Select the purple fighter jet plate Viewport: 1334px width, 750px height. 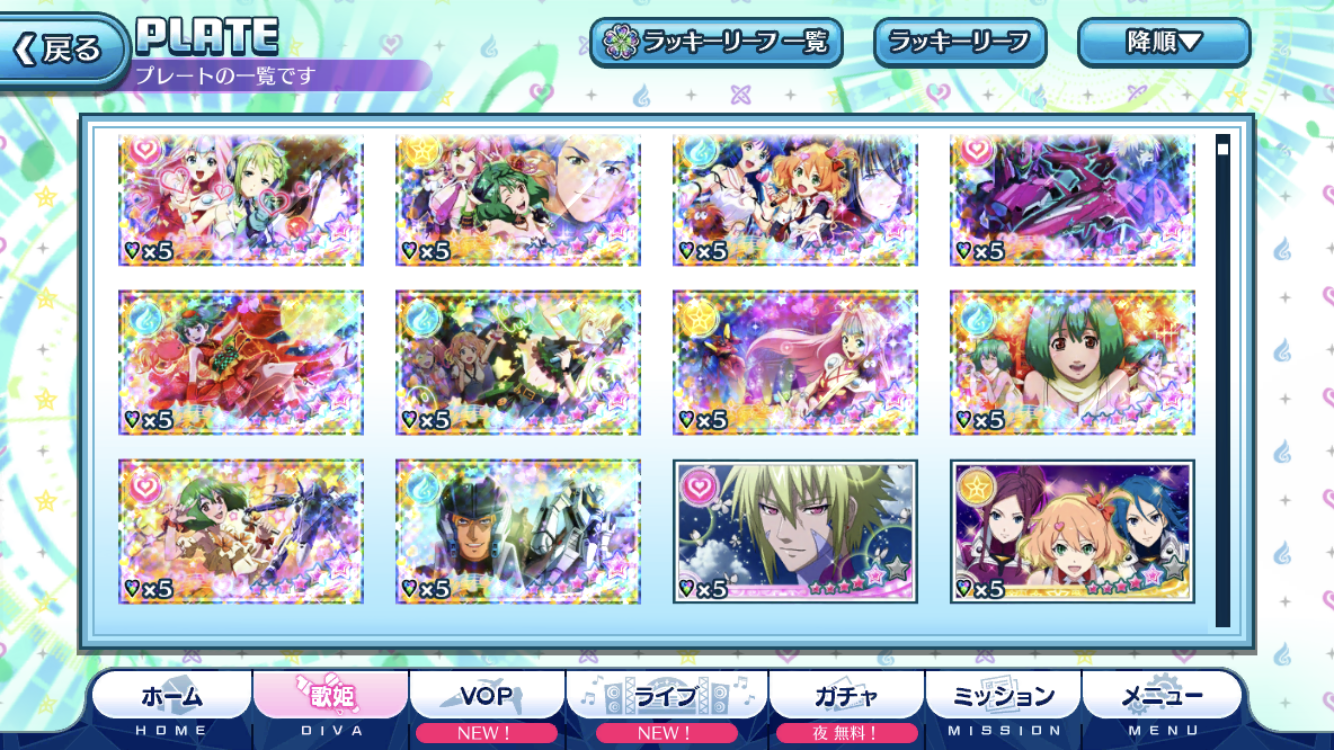(x=1072, y=201)
